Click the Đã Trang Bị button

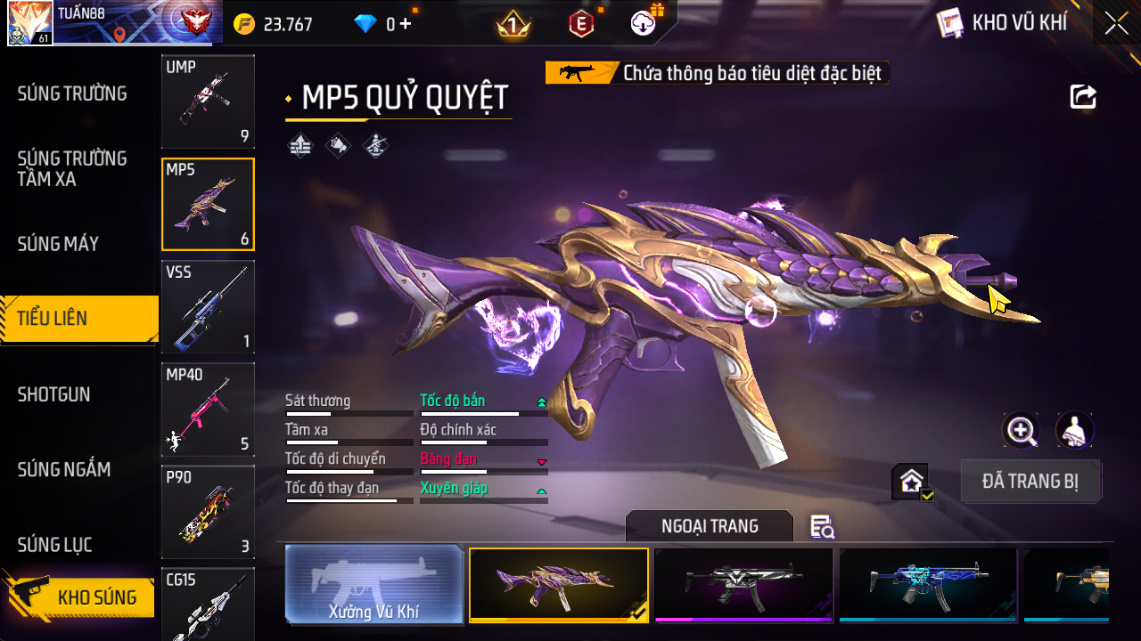coord(1030,481)
